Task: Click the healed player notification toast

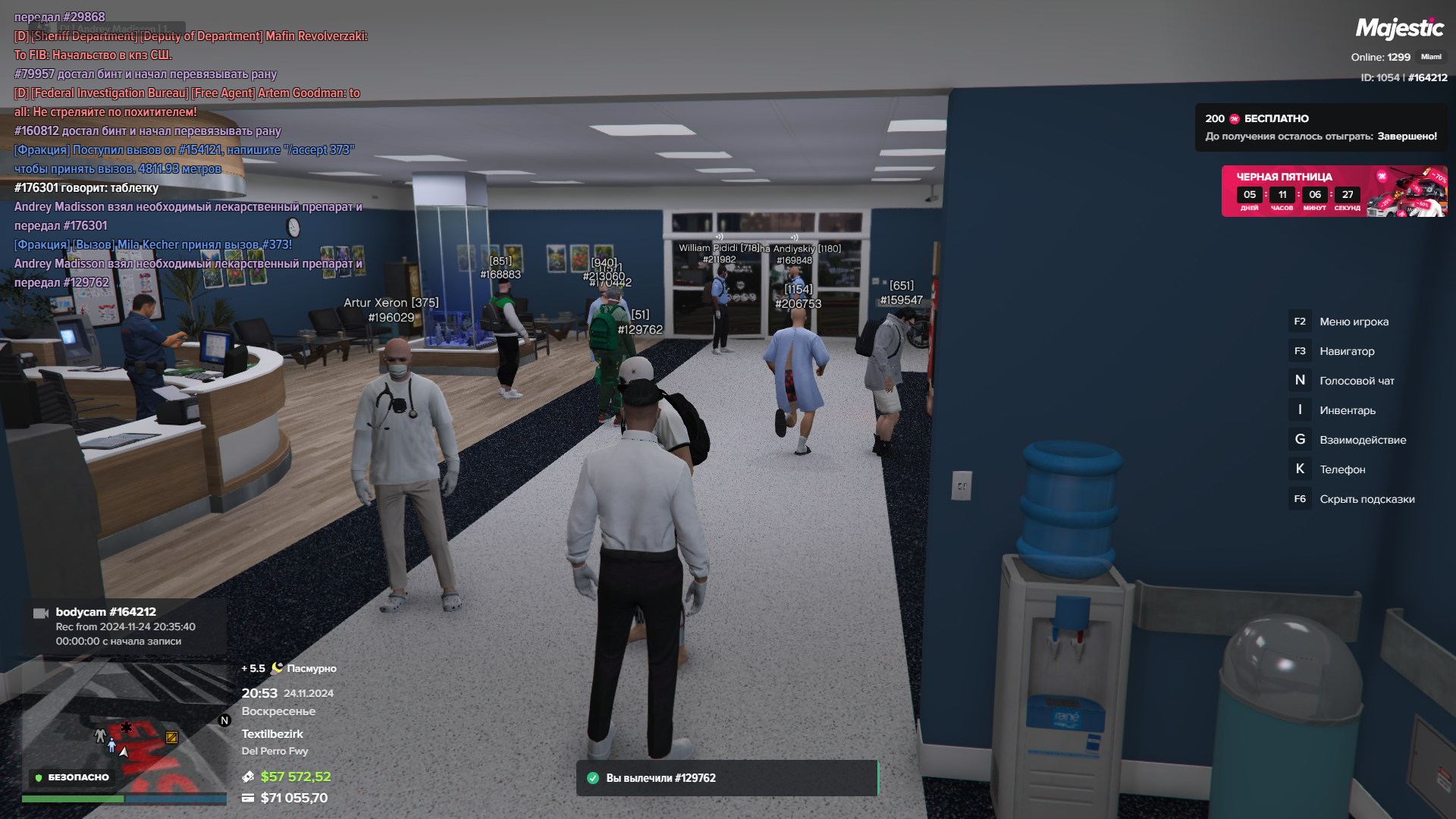Action: tap(726, 778)
